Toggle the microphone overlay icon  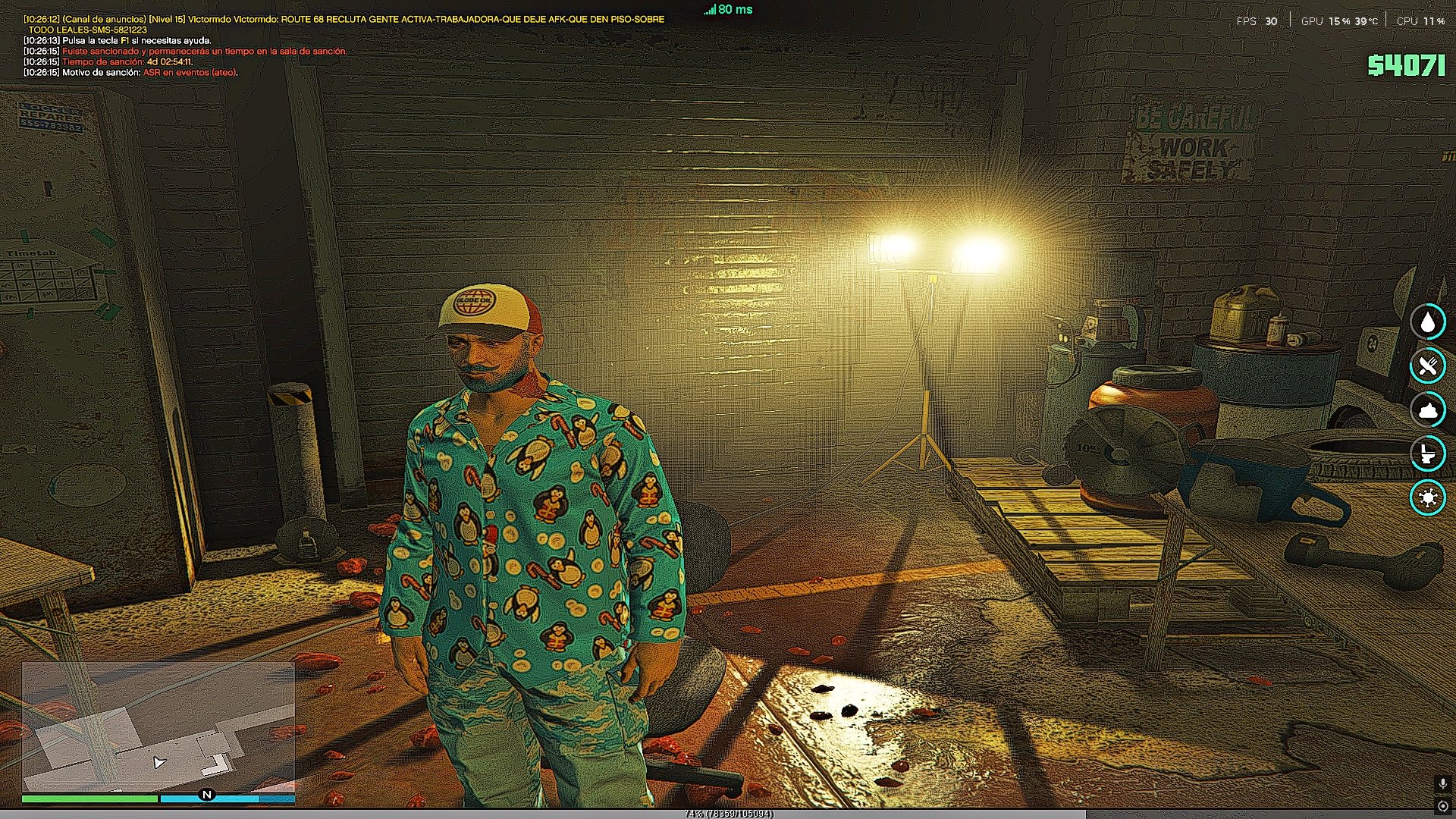[x=1442, y=784]
